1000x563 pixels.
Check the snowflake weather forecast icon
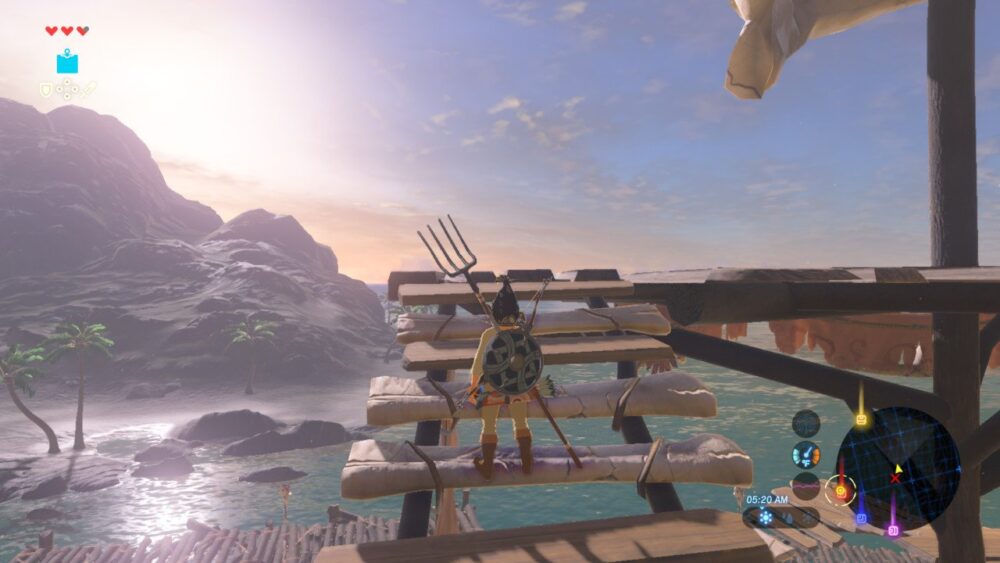pyautogui.click(x=765, y=517)
